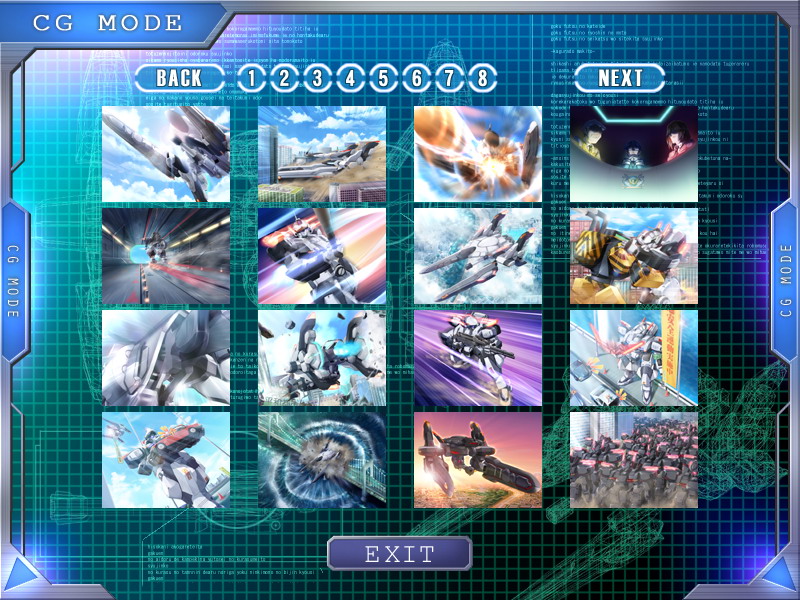
Task: Select the mecha in the tunnel thumbnail
Action: tap(166, 256)
